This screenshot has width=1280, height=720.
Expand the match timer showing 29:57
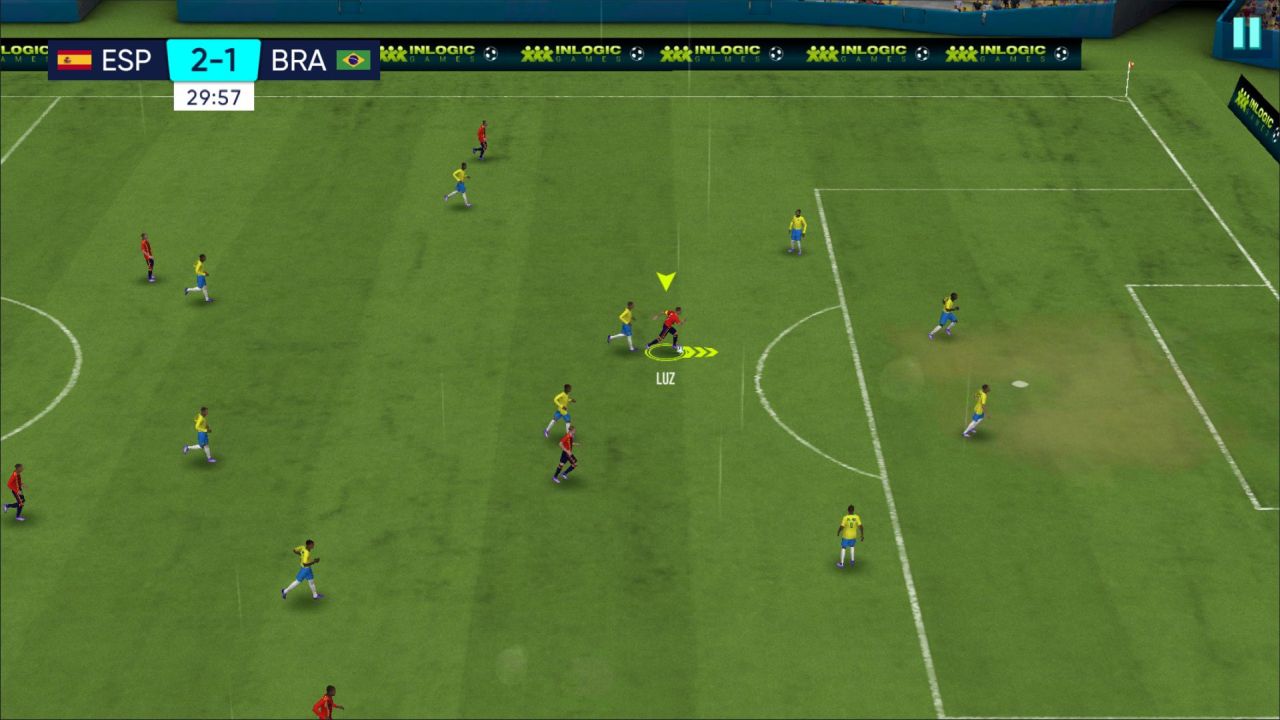[212, 95]
